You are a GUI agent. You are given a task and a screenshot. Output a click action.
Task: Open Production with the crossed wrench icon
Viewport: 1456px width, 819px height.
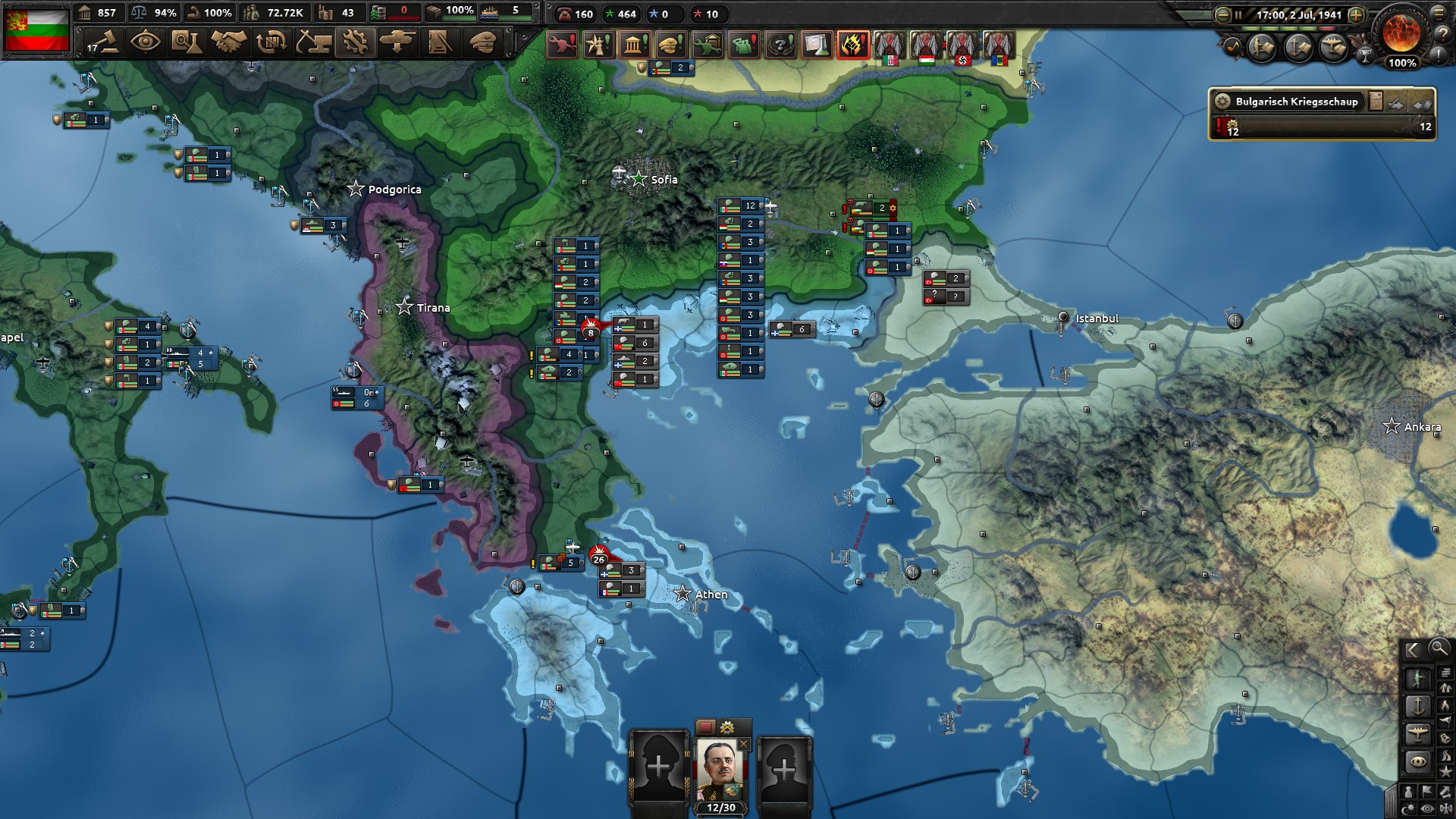point(355,43)
